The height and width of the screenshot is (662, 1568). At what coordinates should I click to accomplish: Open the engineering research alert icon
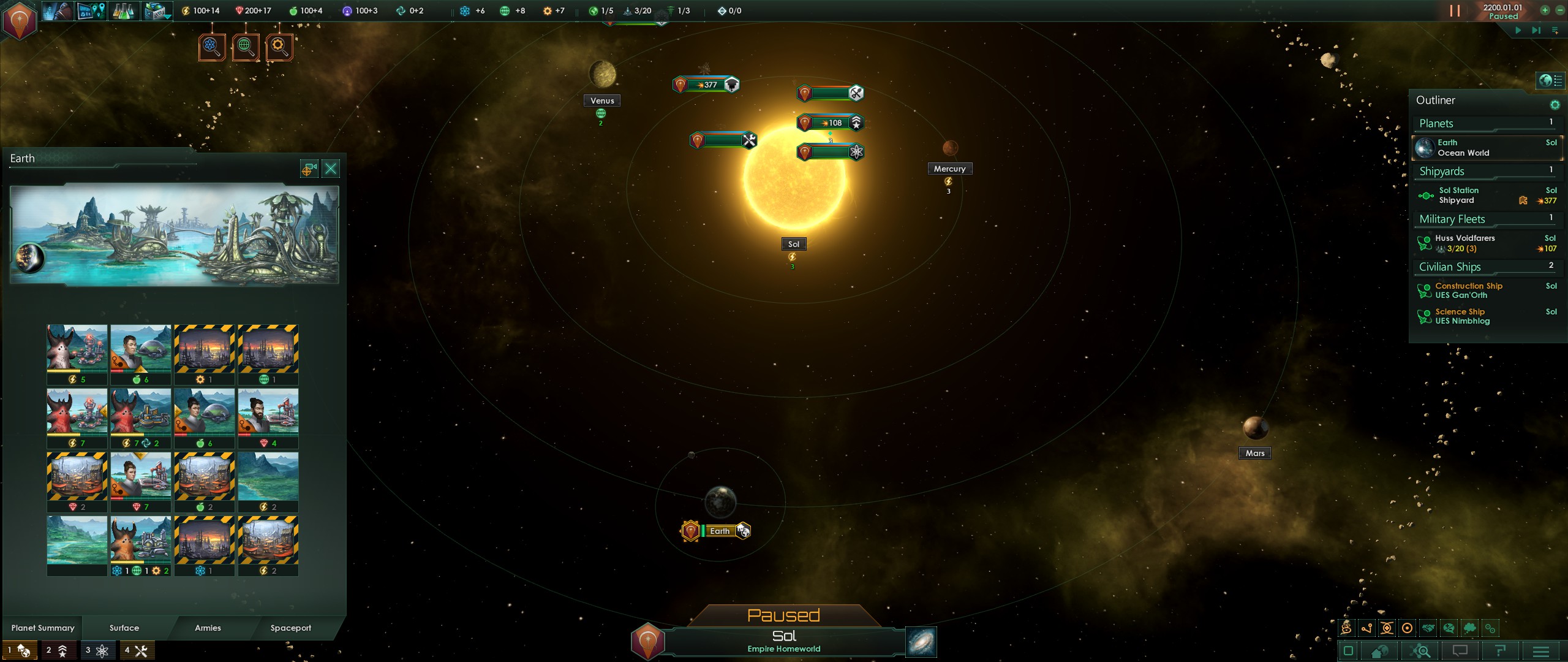click(279, 47)
